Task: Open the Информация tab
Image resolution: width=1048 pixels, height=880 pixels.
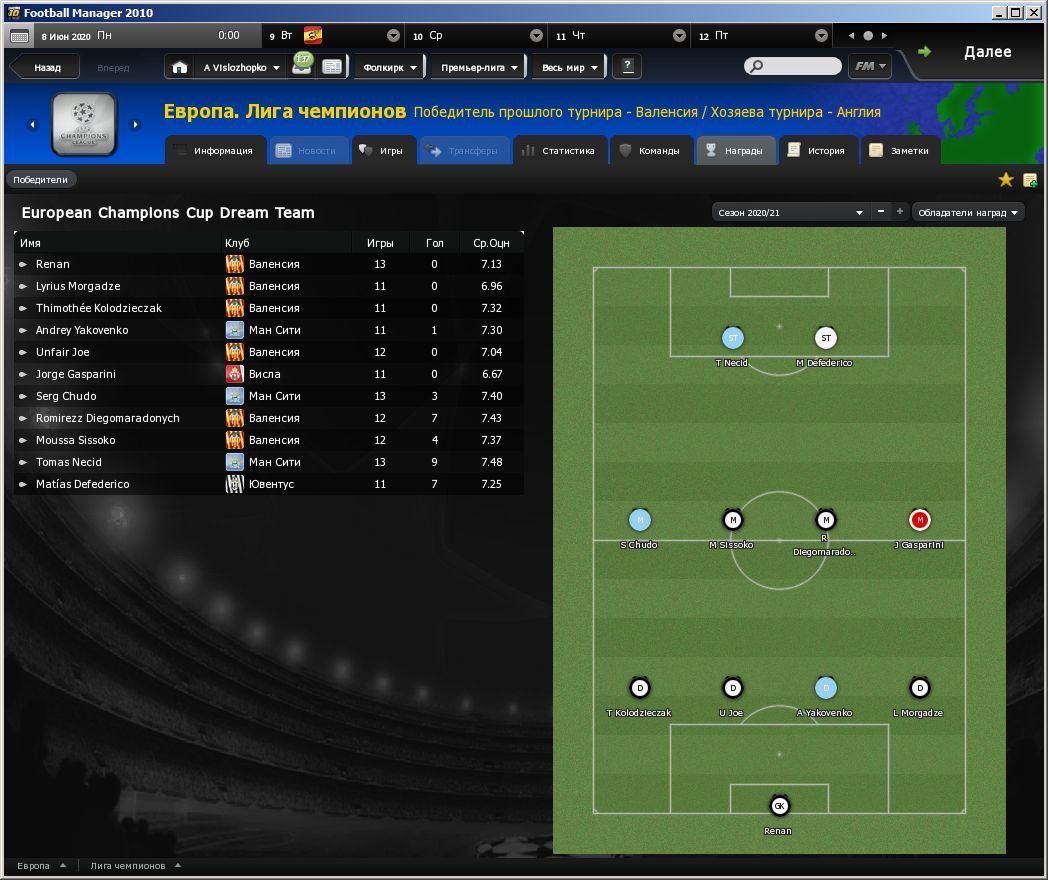Action: point(212,151)
